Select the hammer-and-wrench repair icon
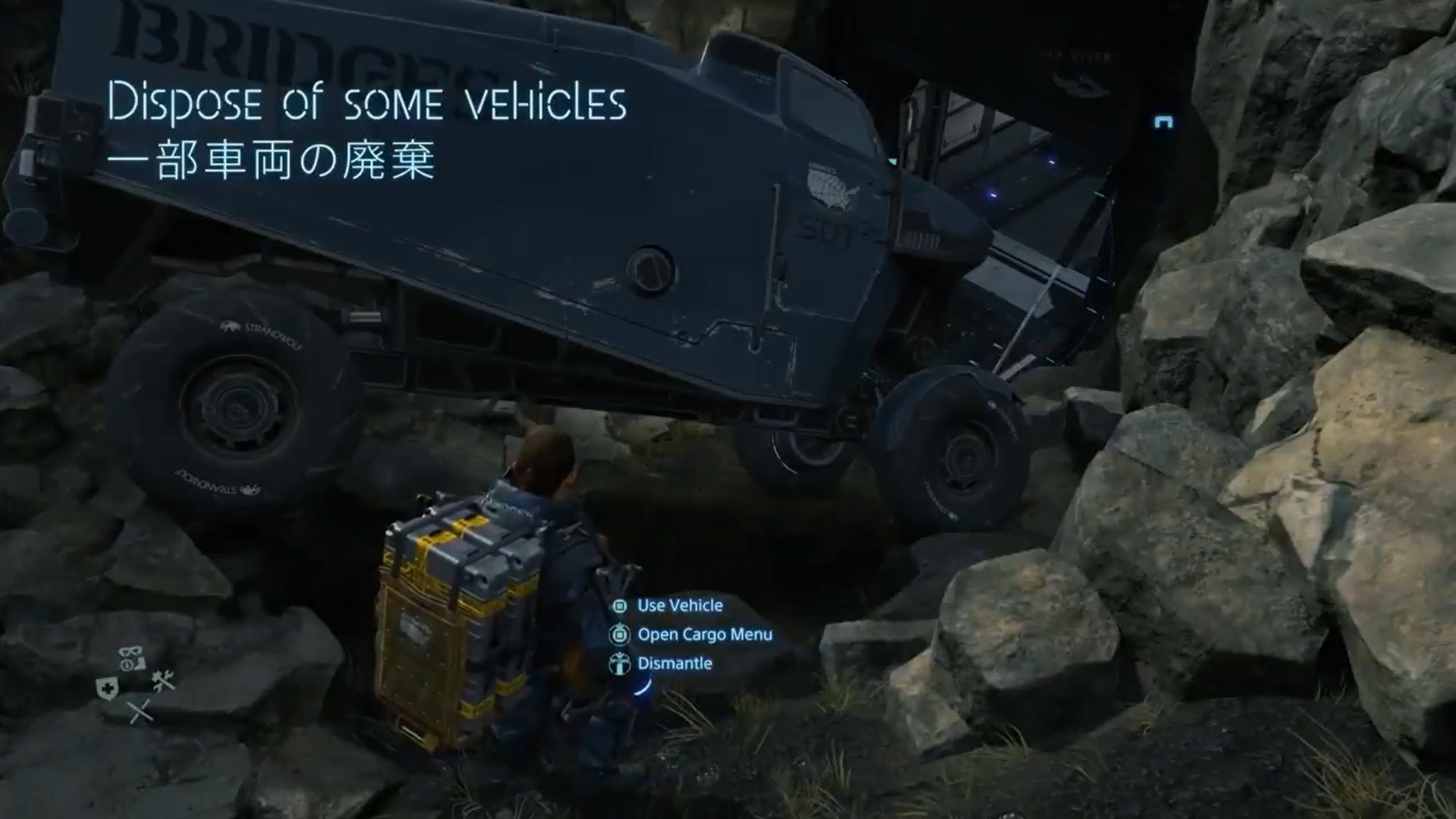Viewport: 1456px width, 819px height. 164,681
